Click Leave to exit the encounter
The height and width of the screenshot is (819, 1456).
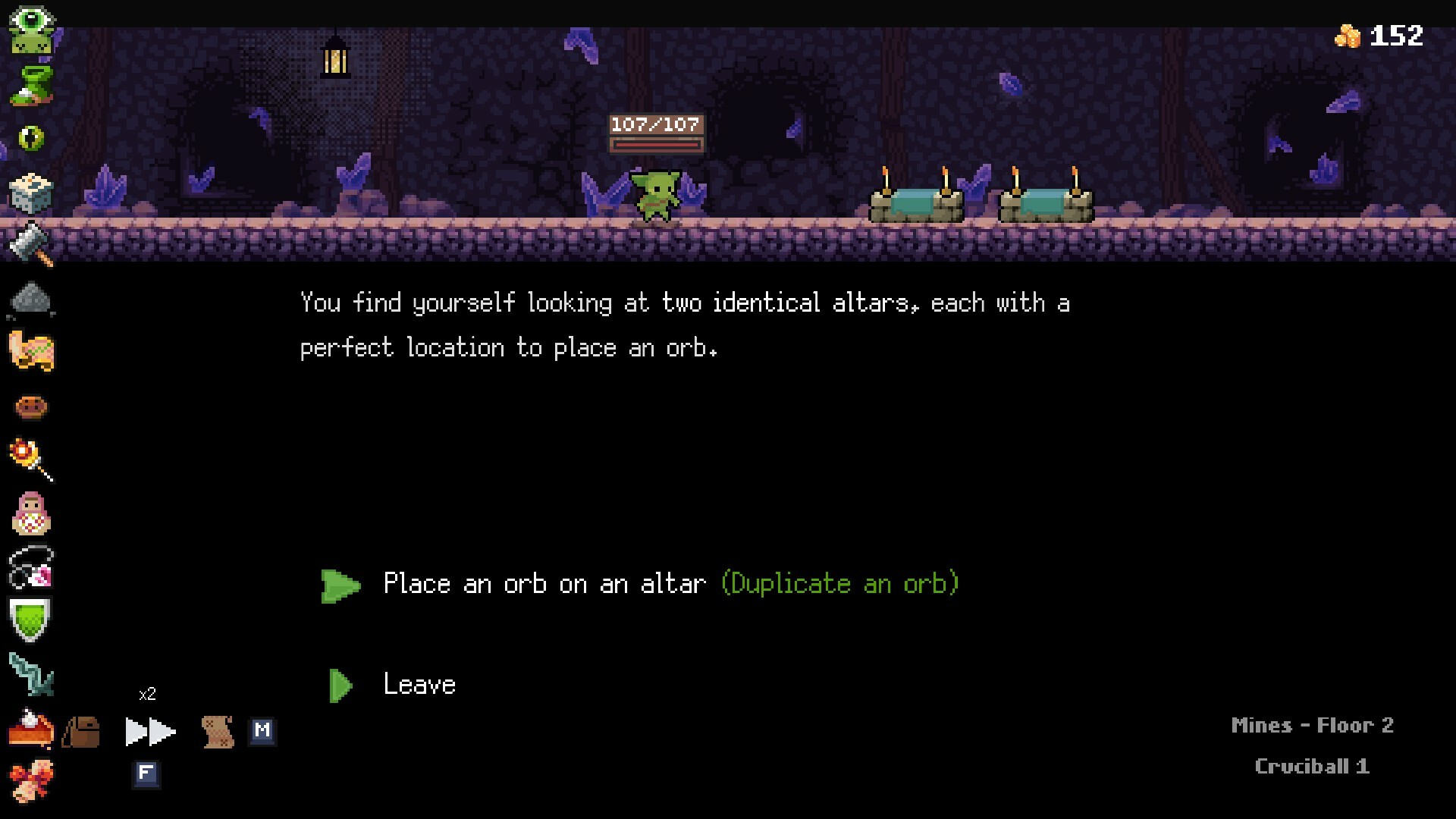419,683
